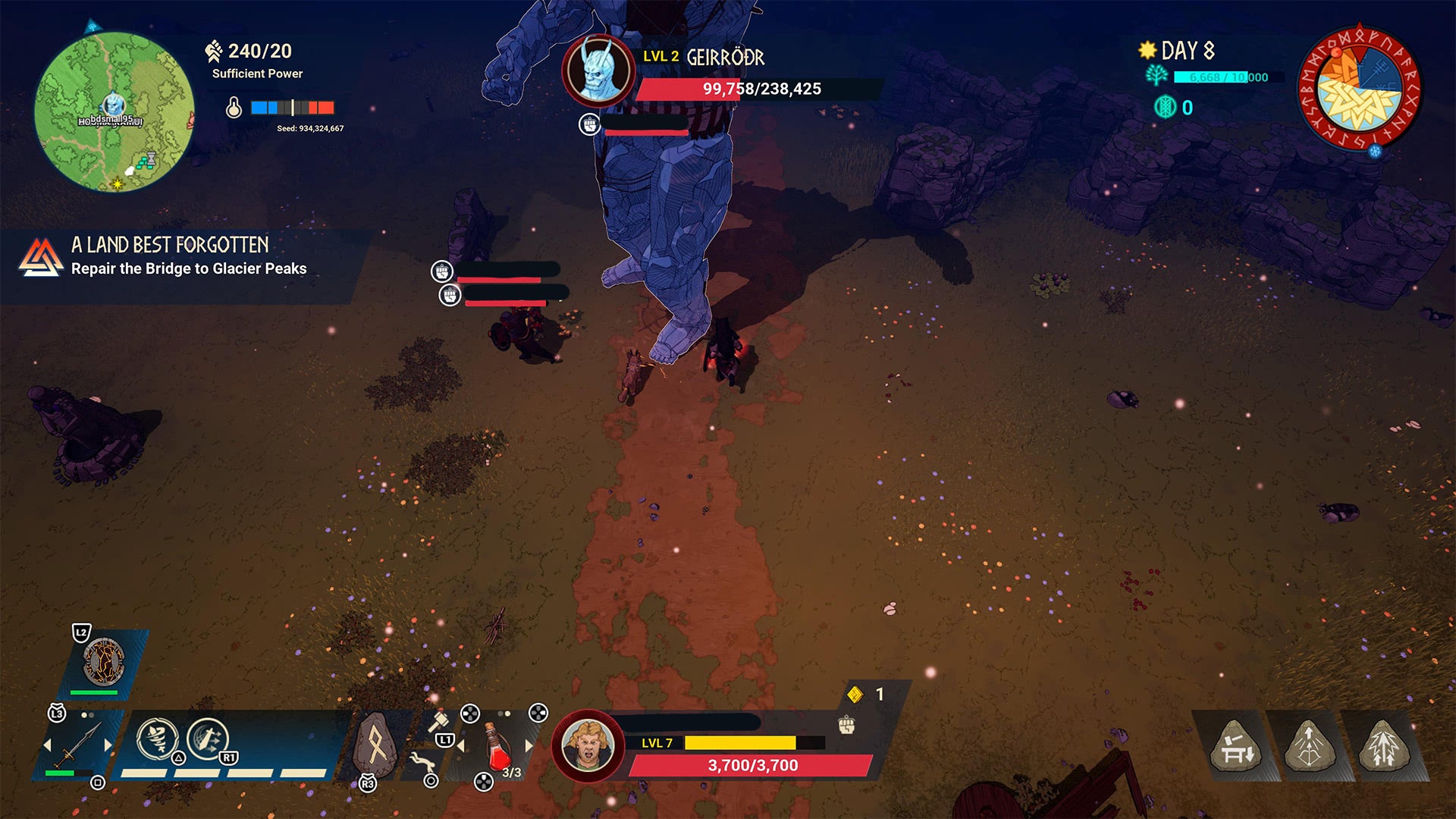Click the left arrow beside the potion slot
The image size is (1456, 819).
point(461,745)
